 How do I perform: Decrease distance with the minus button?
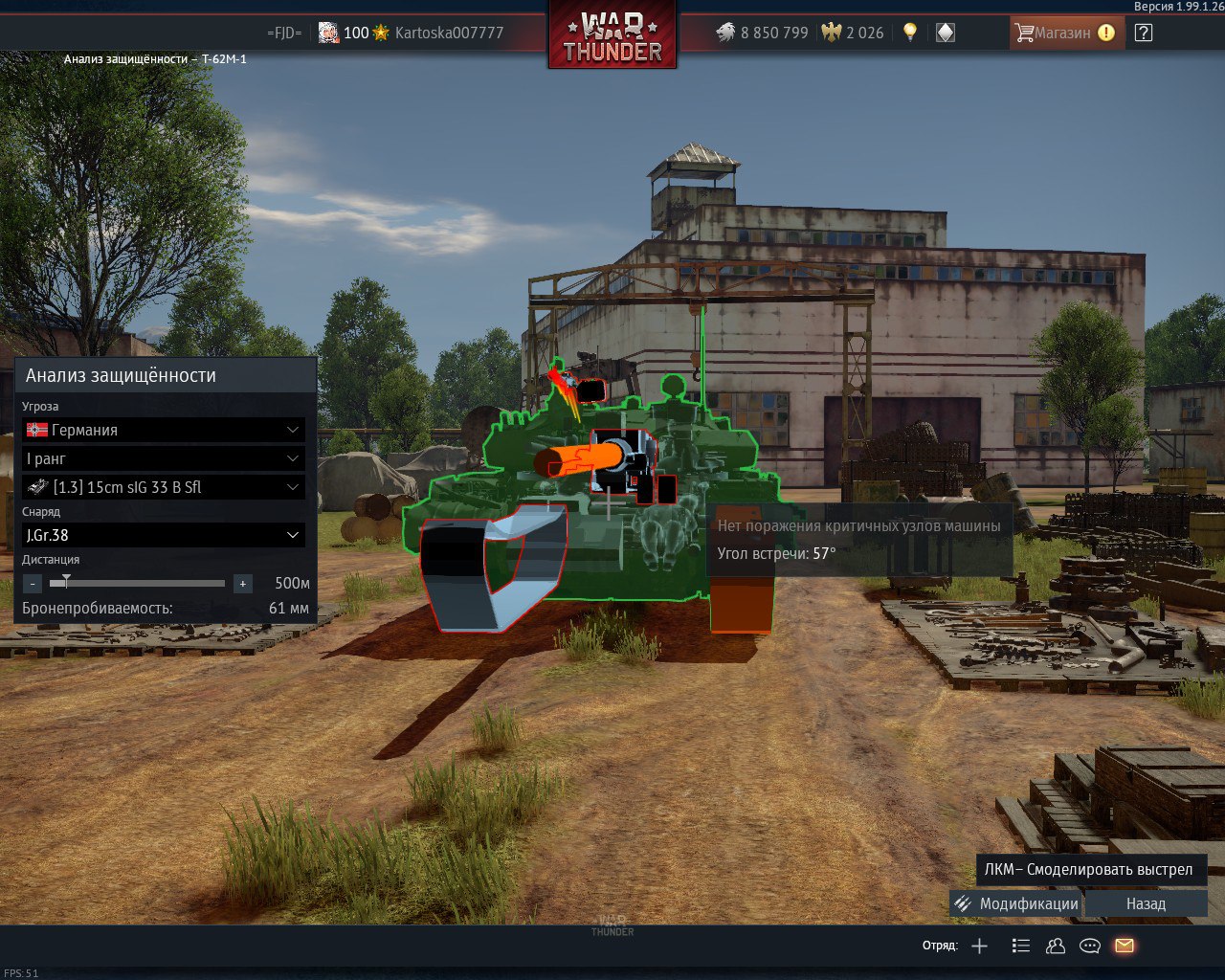point(33,583)
